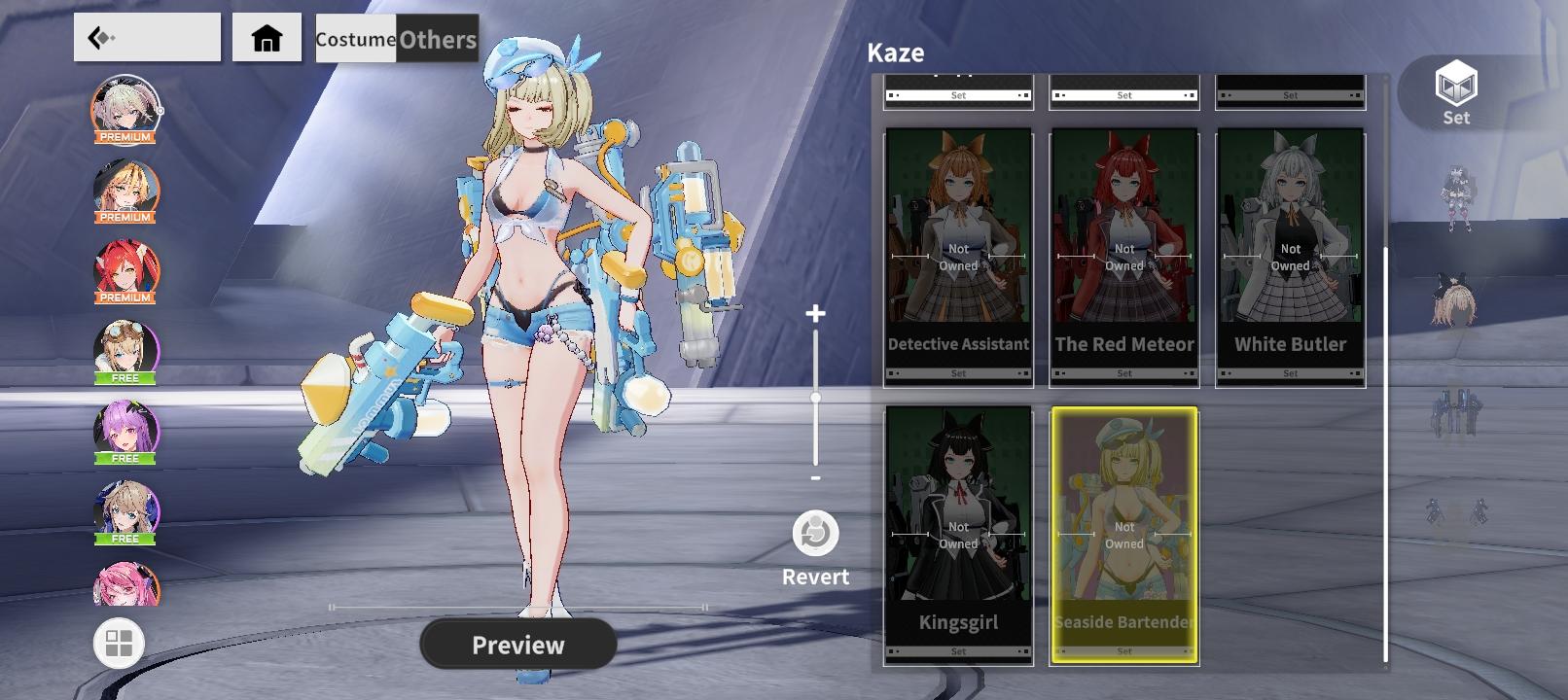Select the first Premium character portrait
The width and height of the screenshot is (1568, 700).
[125, 107]
